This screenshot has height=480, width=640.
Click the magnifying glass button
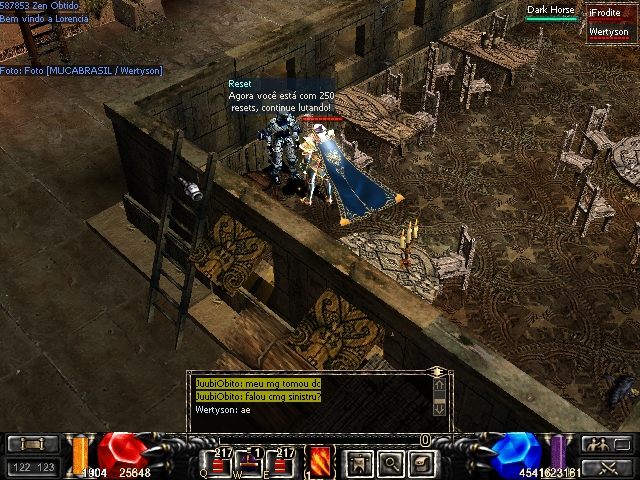[x=391, y=462]
